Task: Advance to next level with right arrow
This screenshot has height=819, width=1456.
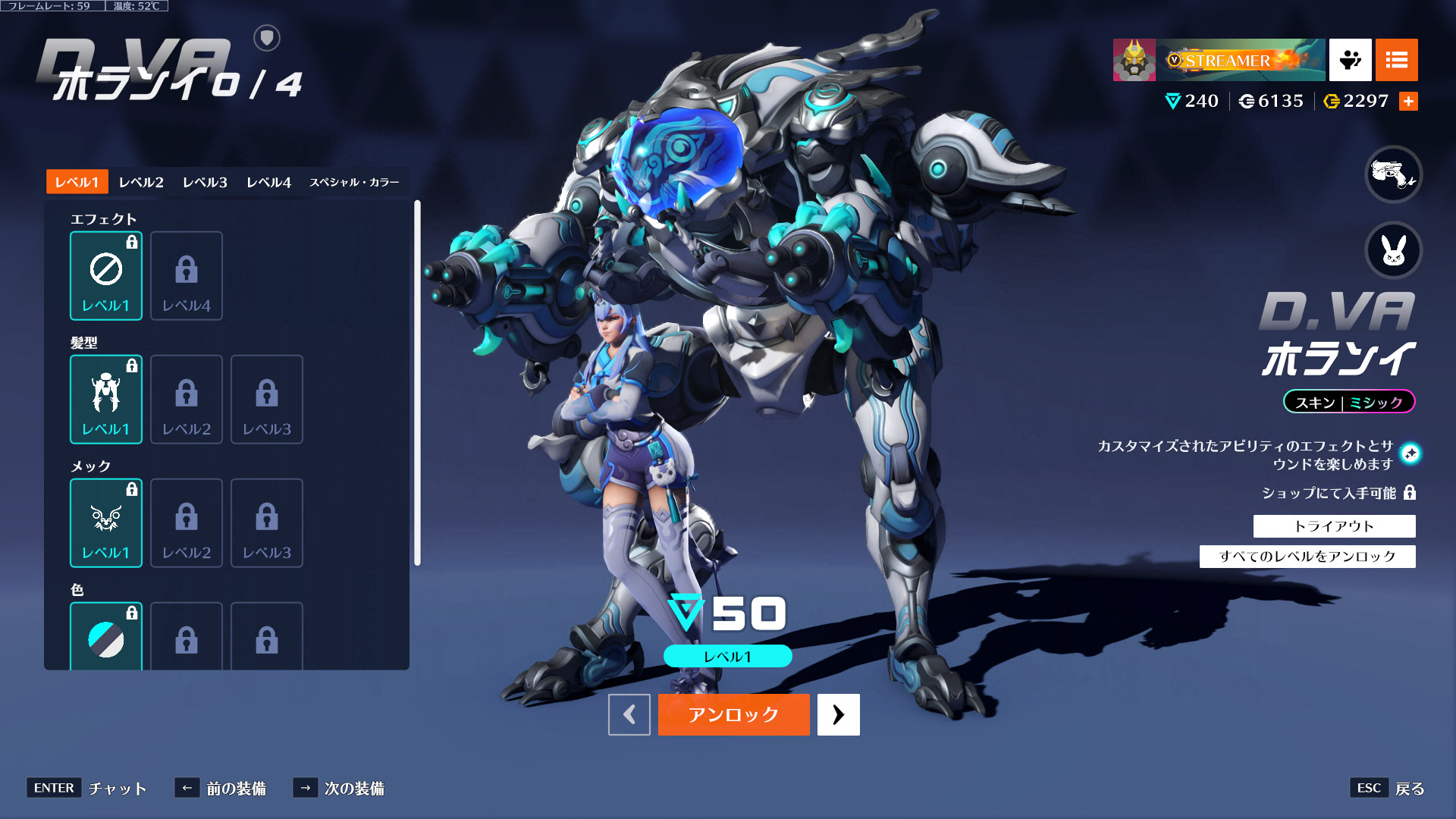Action: [838, 714]
